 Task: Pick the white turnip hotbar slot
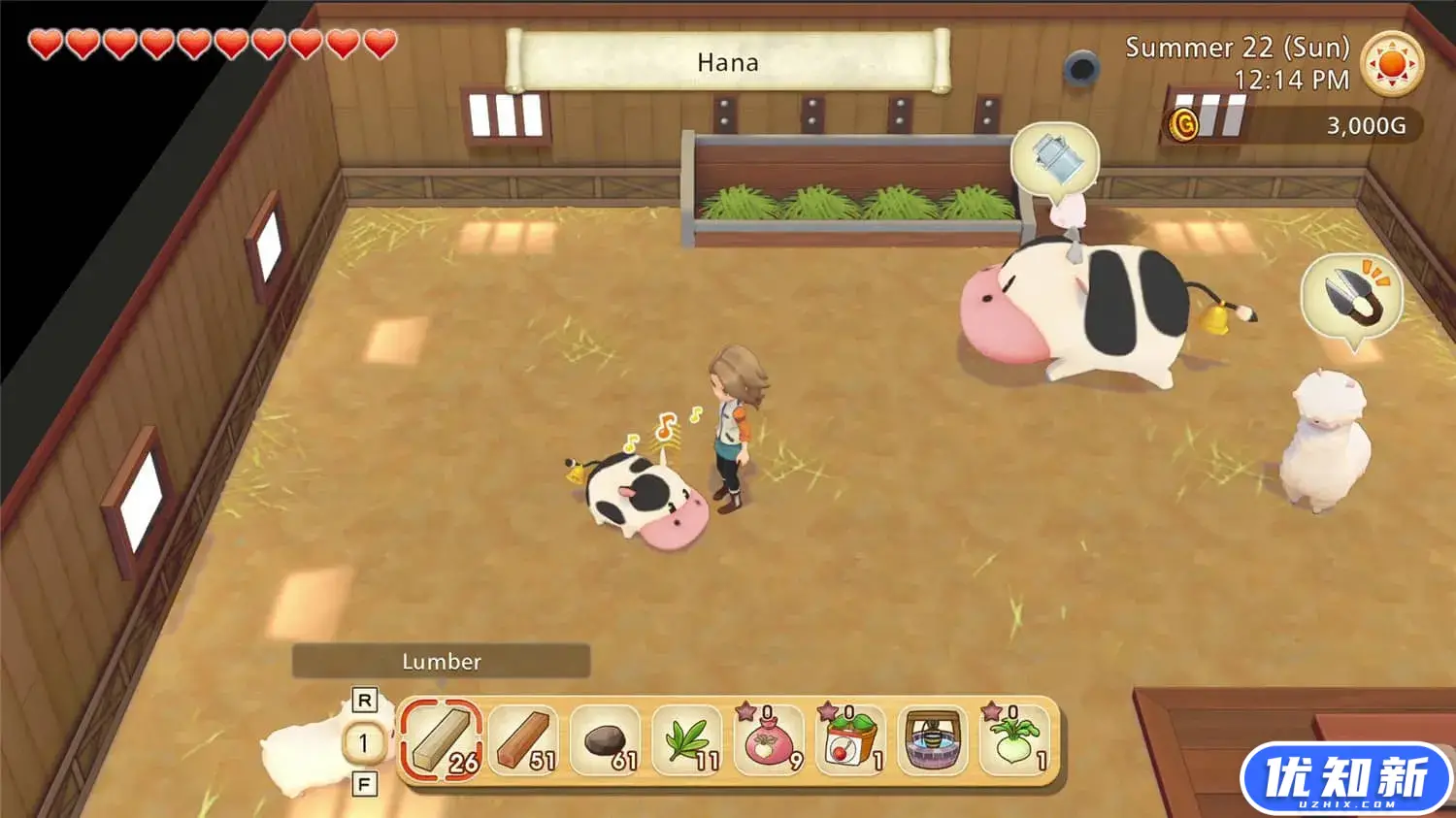click(x=1014, y=741)
